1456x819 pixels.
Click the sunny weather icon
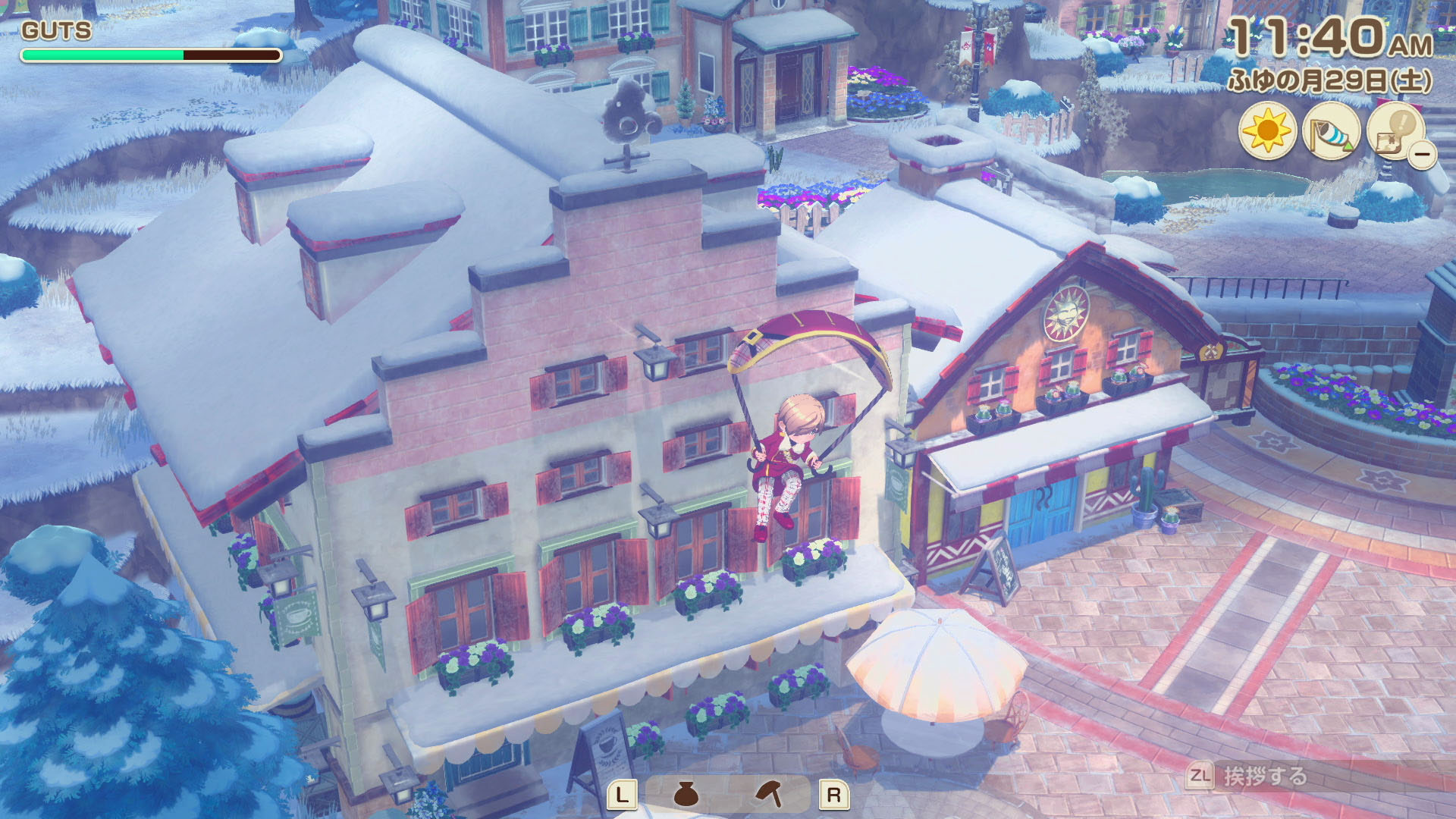(1267, 130)
